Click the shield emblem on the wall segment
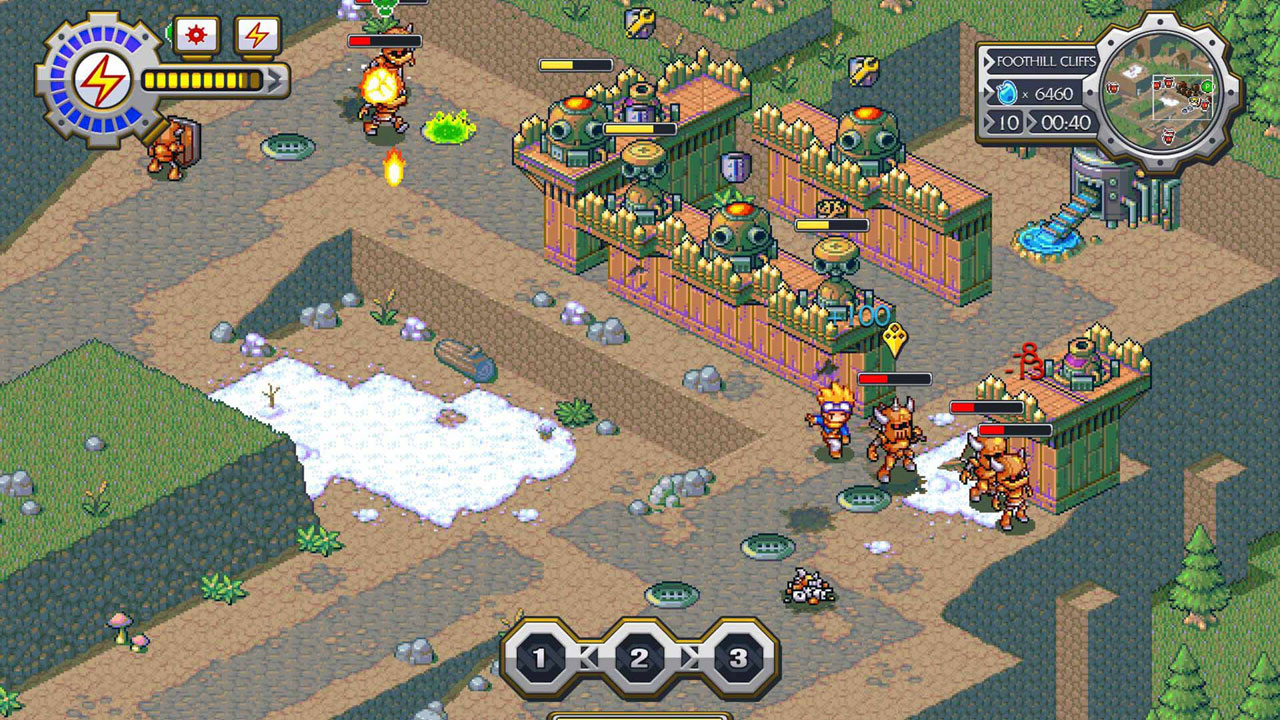The width and height of the screenshot is (1280, 720). tap(736, 167)
